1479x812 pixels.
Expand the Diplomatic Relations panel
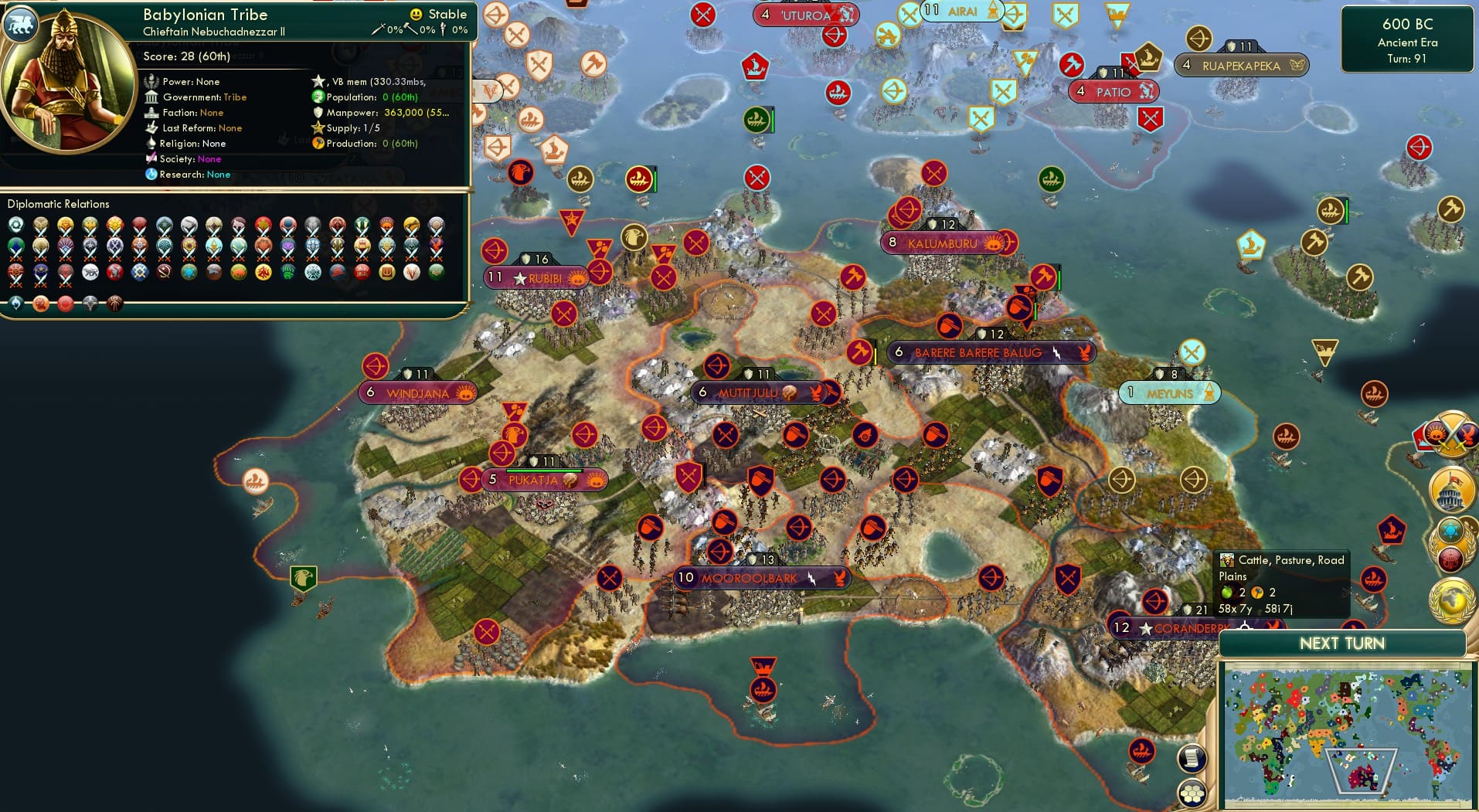(x=59, y=203)
